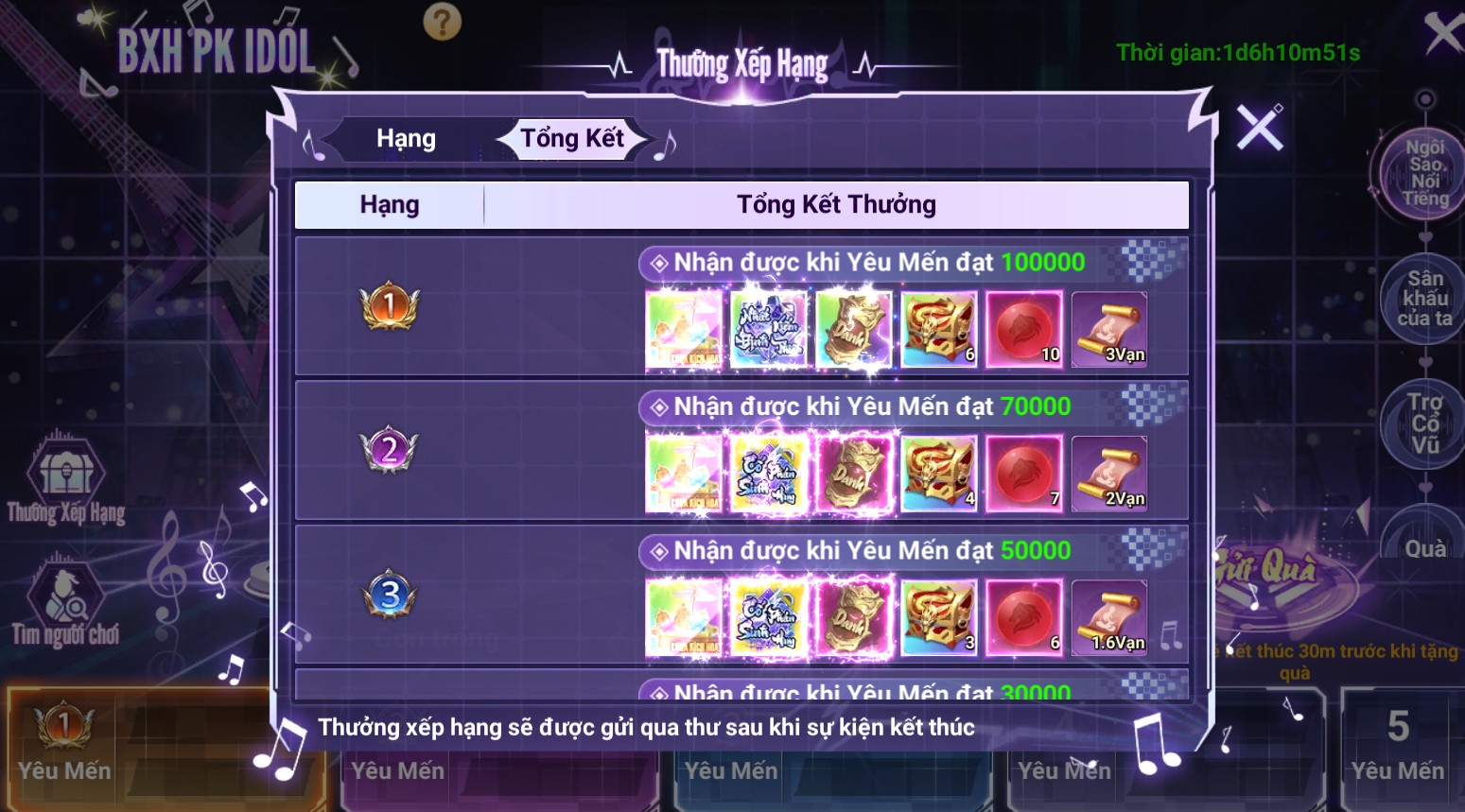Switch to the Hạng tab

tap(406, 139)
